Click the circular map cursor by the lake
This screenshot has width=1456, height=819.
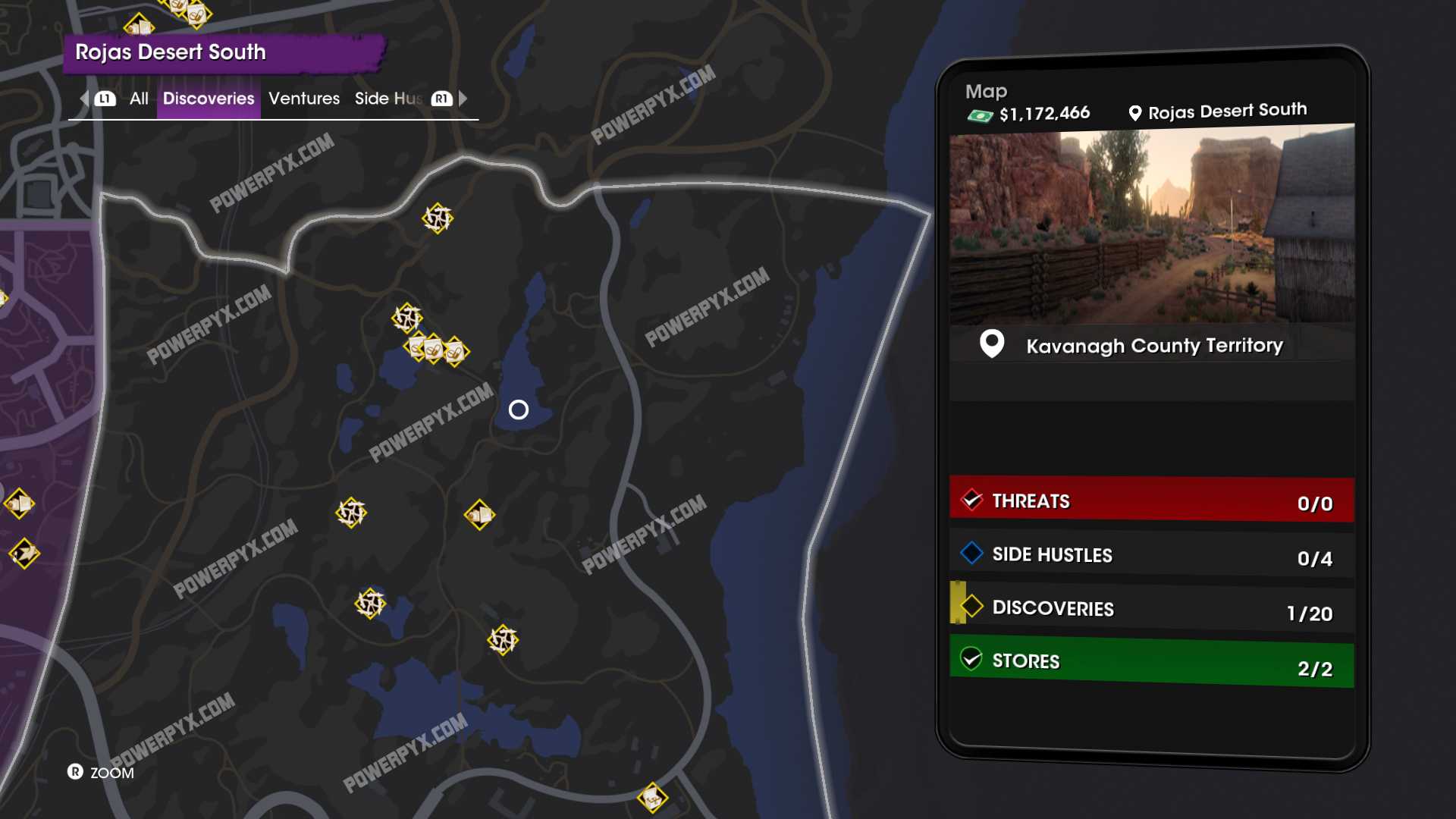[519, 410]
